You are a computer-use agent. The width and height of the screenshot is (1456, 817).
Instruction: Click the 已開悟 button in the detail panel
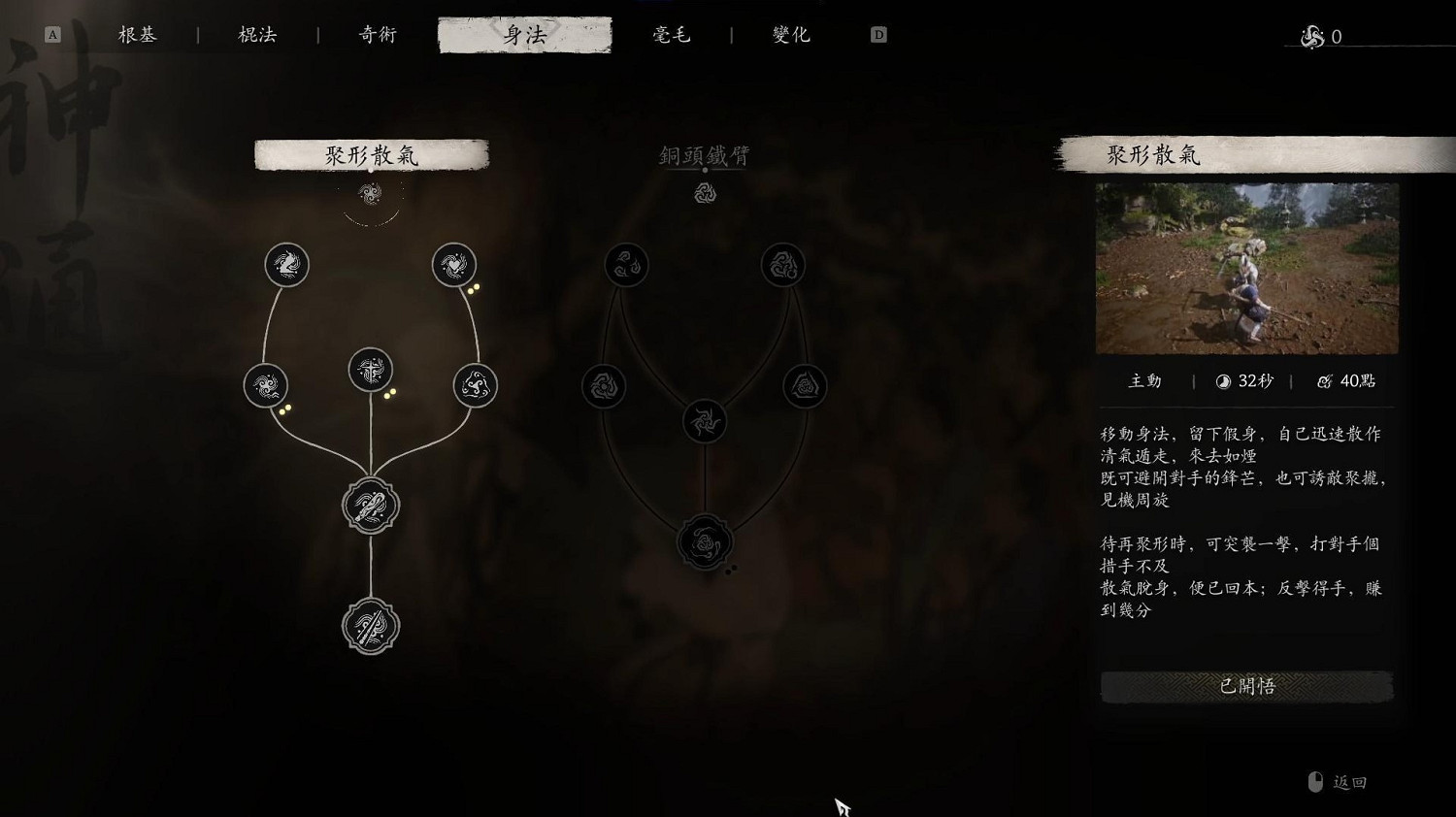pyautogui.click(x=1246, y=686)
